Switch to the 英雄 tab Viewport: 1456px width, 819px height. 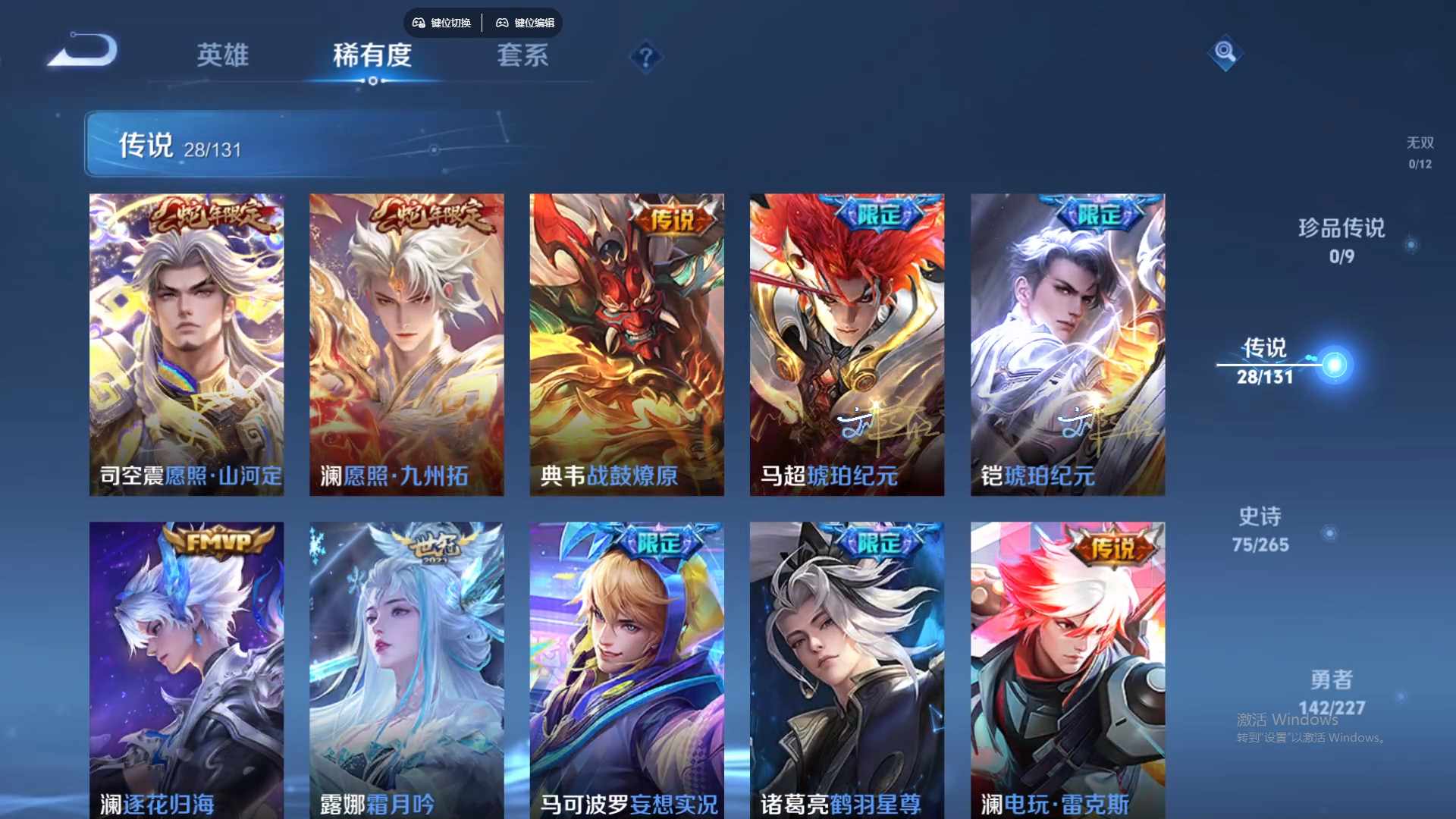(222, 56)
